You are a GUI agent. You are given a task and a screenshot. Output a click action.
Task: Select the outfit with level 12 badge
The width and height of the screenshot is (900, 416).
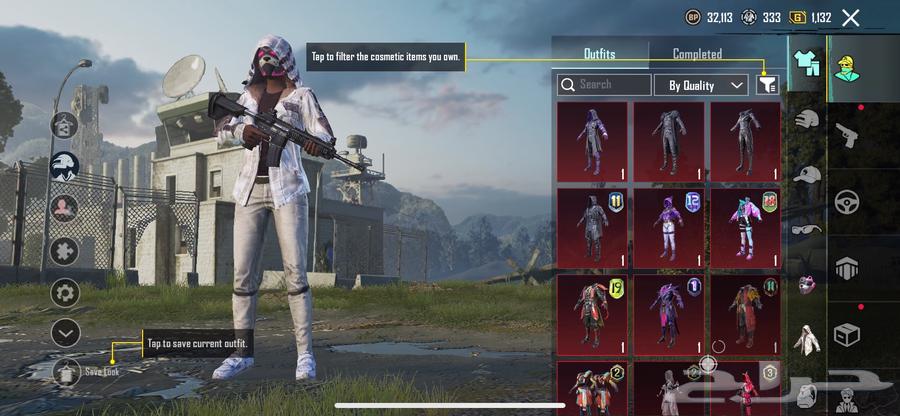668,229
